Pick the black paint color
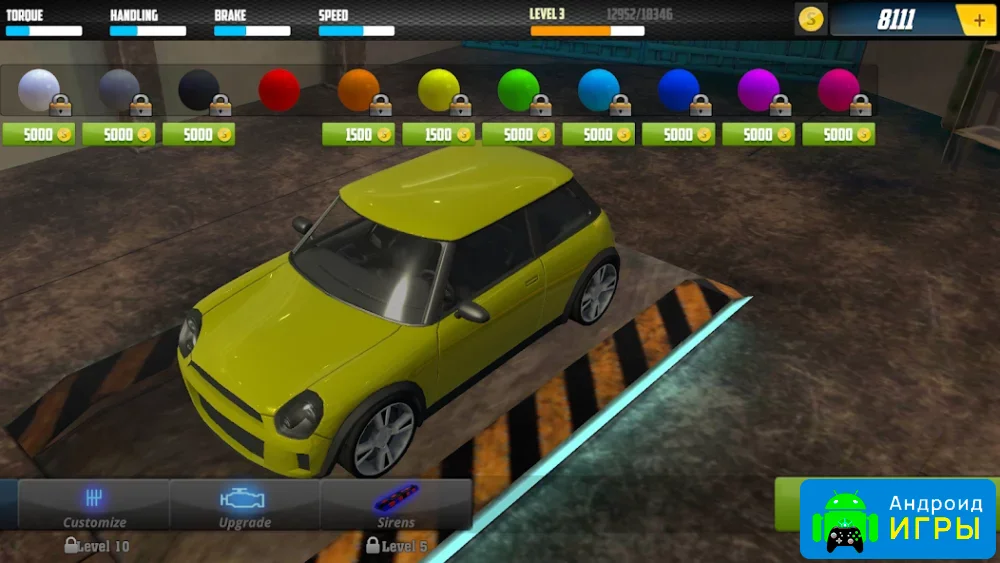Image resolution: width=1000 pixels, height=563 pixels. pyautogui.click(x=199, y=90)
